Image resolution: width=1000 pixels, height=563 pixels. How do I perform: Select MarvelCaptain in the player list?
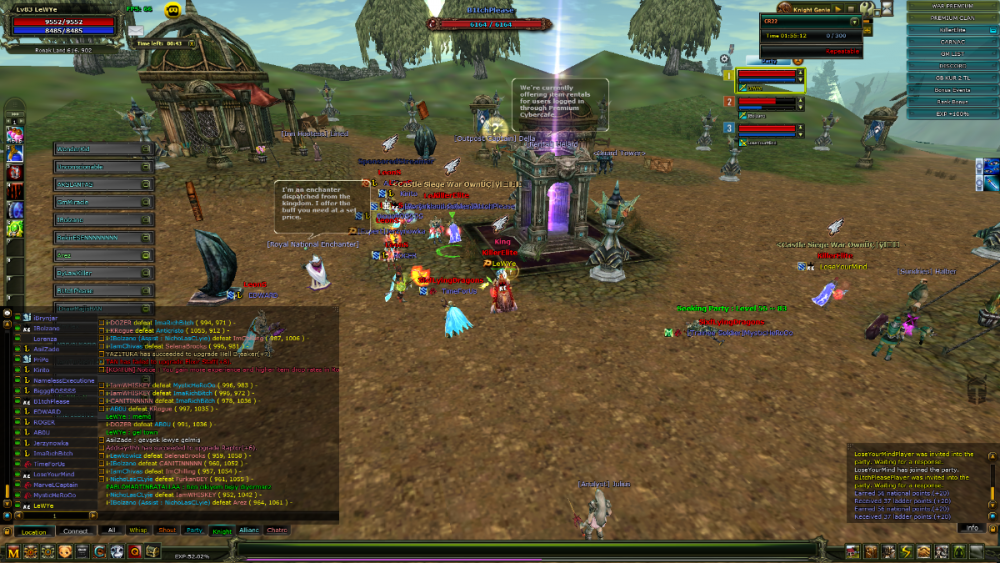tap(54, 485)
